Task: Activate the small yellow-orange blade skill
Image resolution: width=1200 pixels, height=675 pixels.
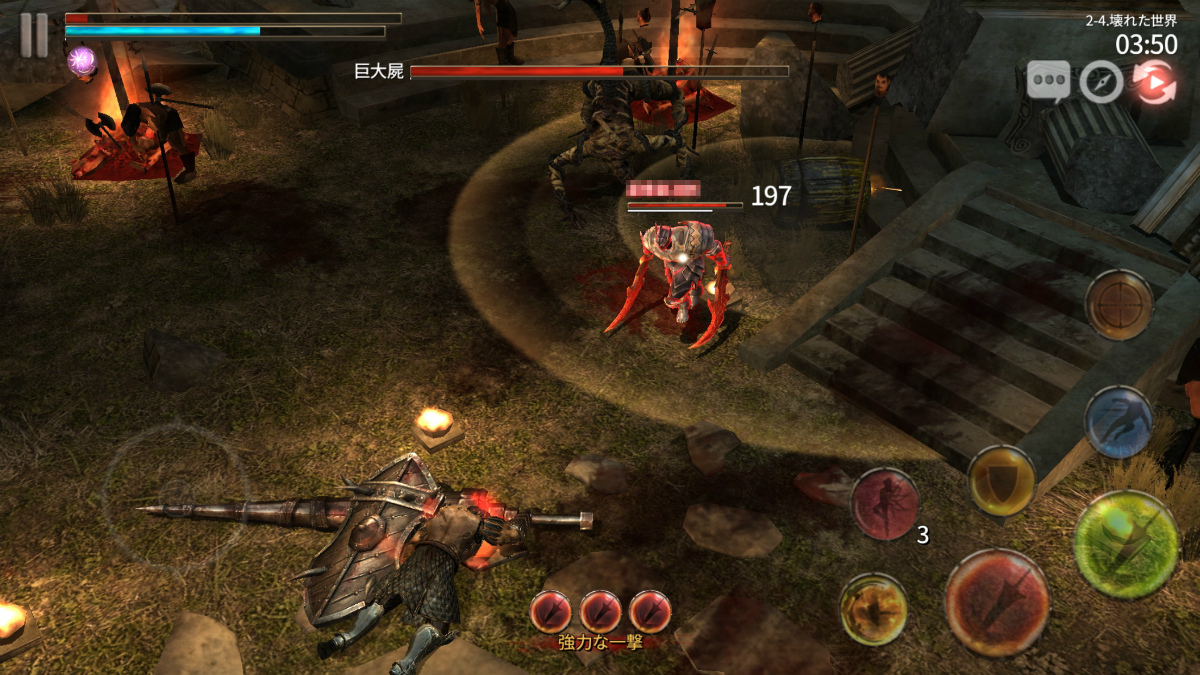Action: [x=873, y=609]
